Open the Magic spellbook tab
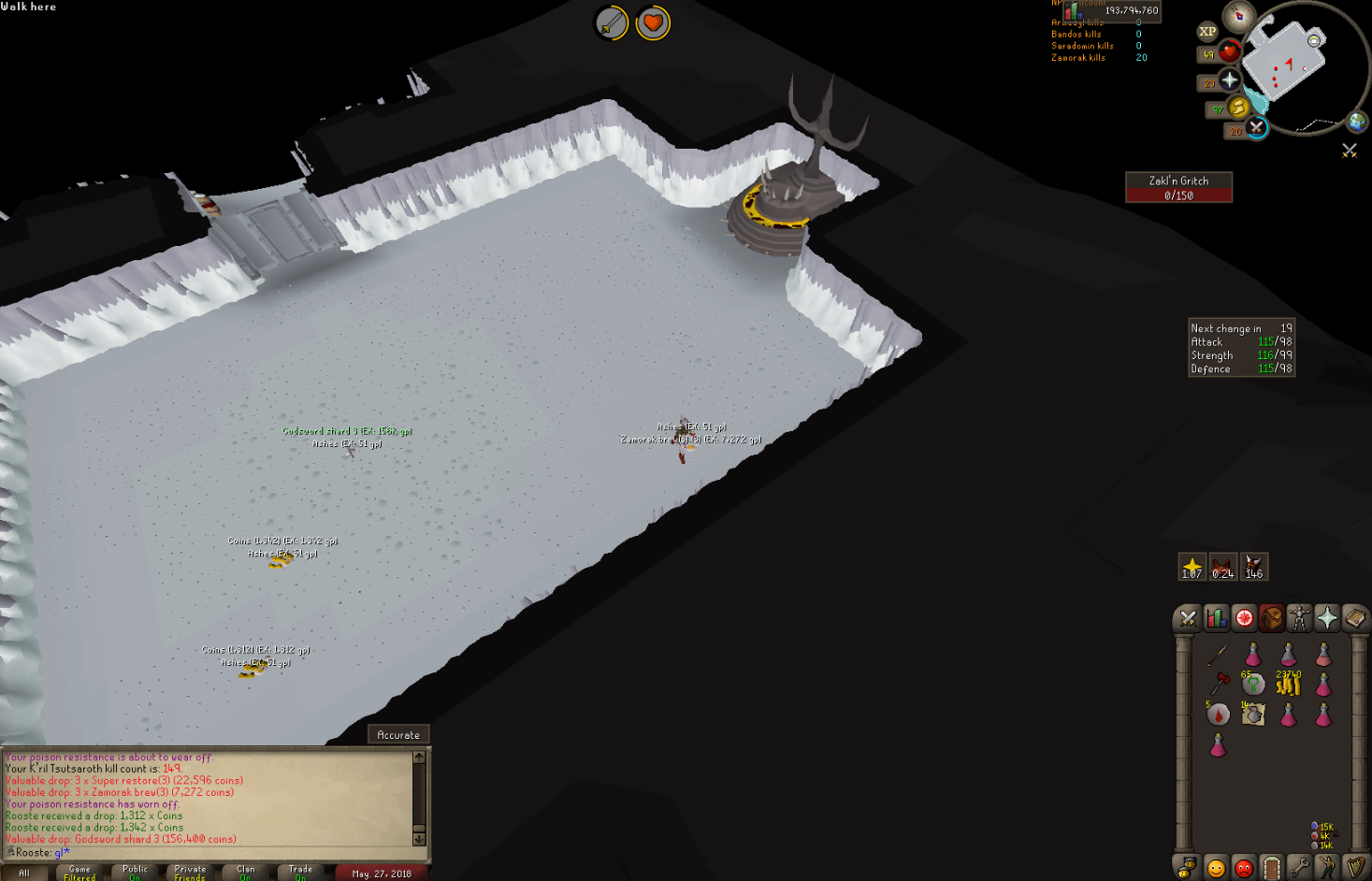1372x881 pixels. (x=1352, y=618)
